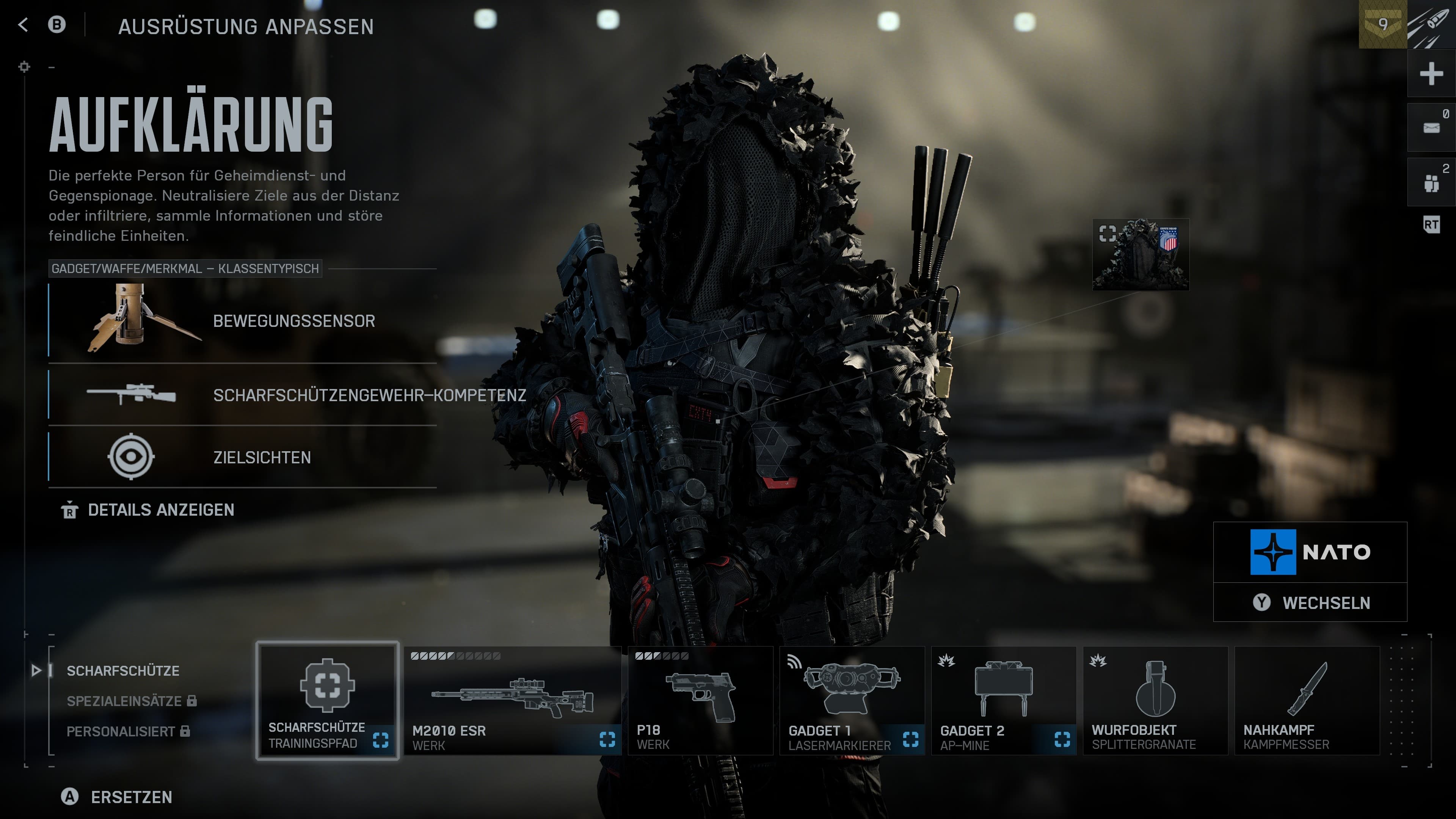The height and width of the screenshot is (819, 1456).
Task: Select the M2010 ESR primary weapon slot
Action: click(512, 701)
